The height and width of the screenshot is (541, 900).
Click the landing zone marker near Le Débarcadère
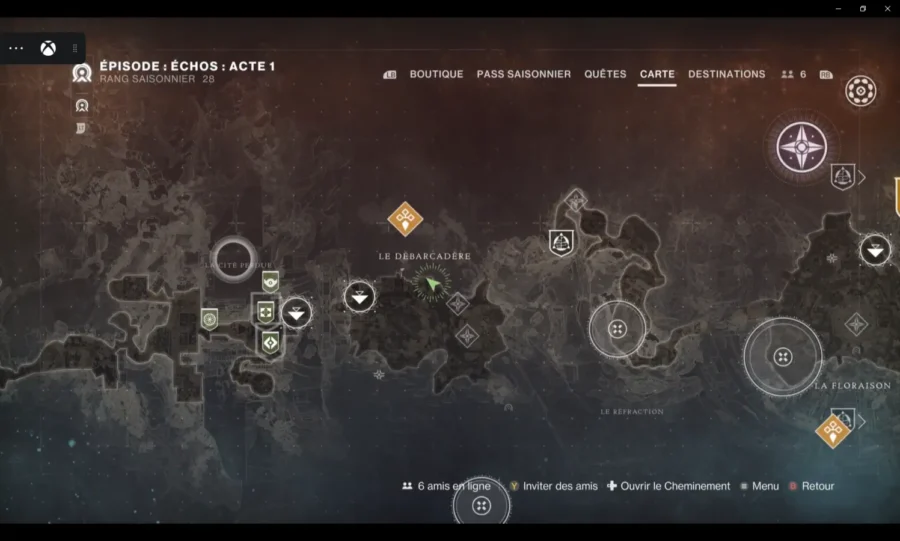coord(359,296)
